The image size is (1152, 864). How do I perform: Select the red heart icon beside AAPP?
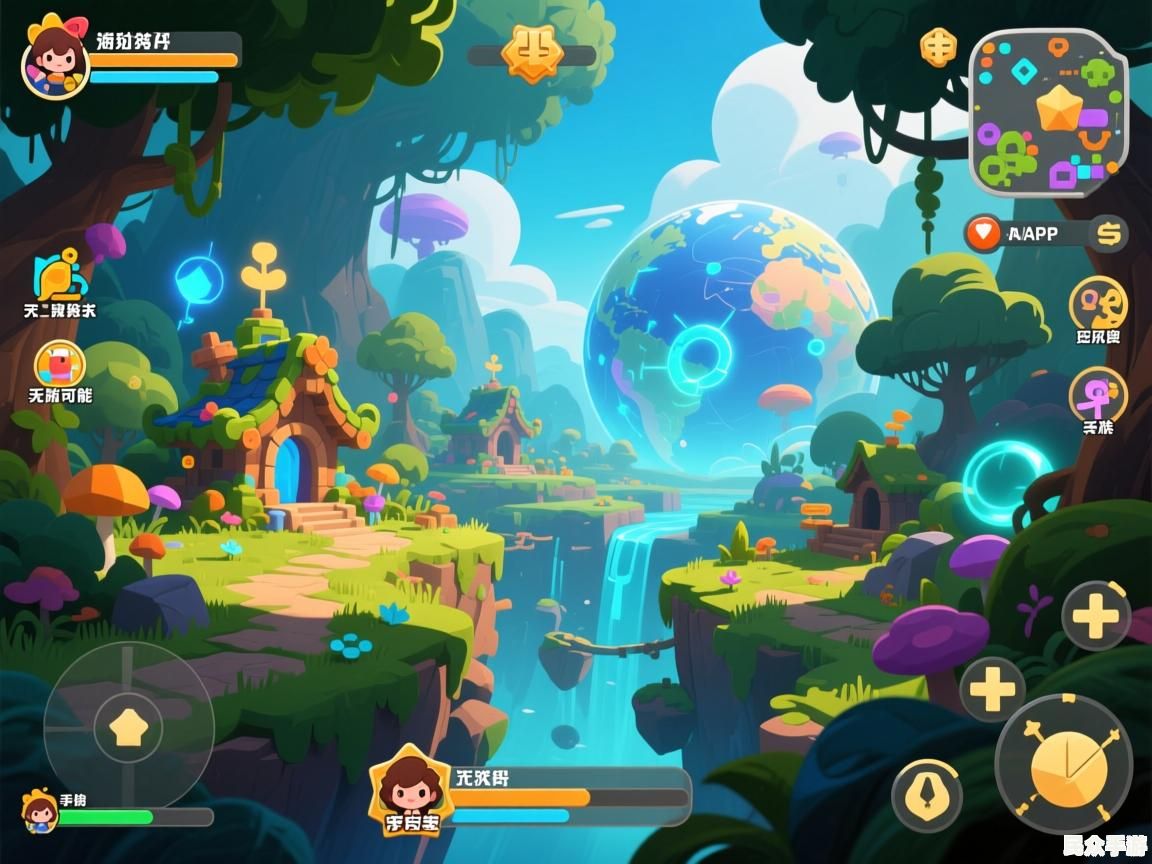click(x=984, y=234)
